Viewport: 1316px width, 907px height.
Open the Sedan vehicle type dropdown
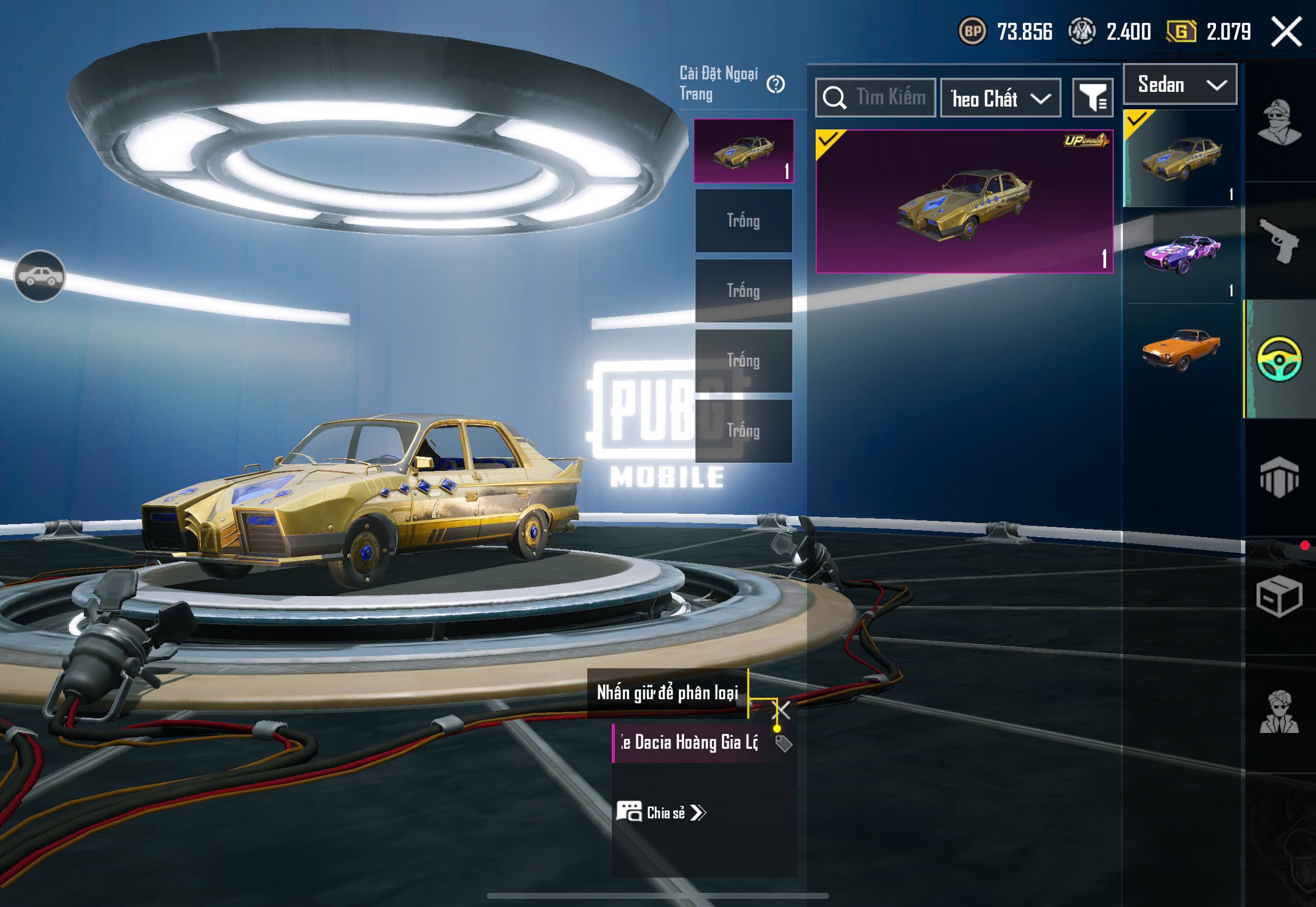click(x=1180, y=85)
